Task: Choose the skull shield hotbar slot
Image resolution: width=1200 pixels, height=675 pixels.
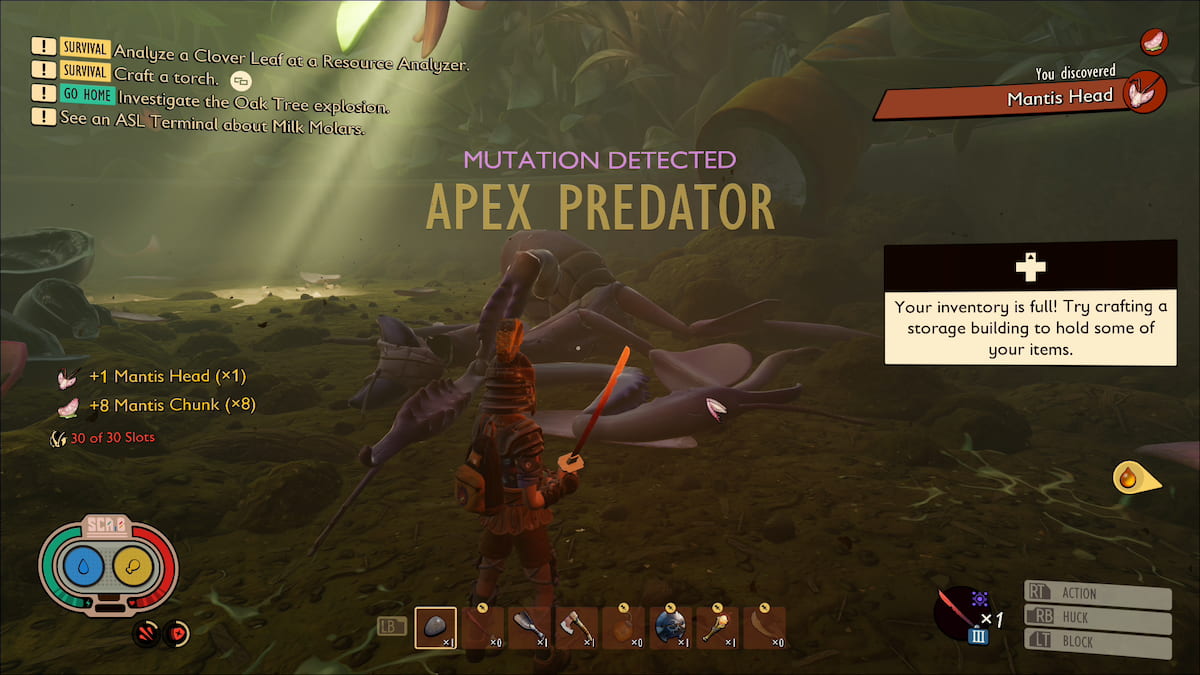Action: pos(670,628)
